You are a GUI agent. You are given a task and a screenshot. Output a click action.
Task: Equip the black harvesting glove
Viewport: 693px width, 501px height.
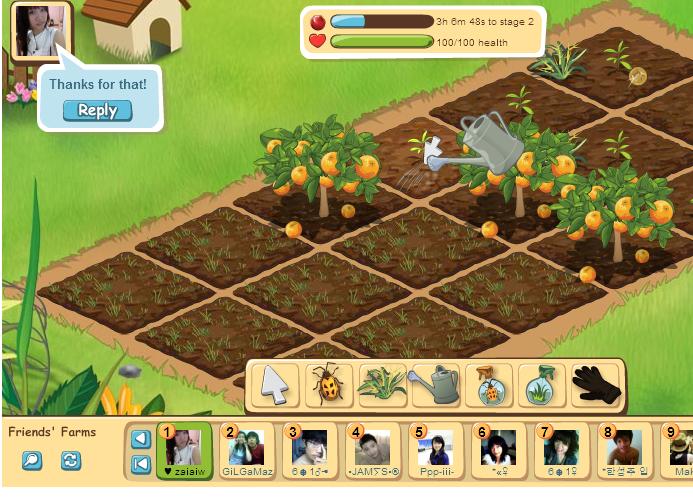[x=596, y=384]
